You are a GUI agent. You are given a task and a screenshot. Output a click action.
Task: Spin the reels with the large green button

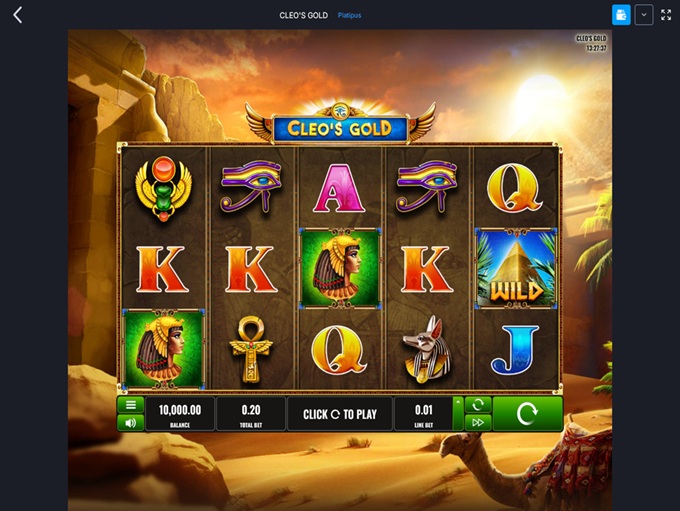[527, 413]
